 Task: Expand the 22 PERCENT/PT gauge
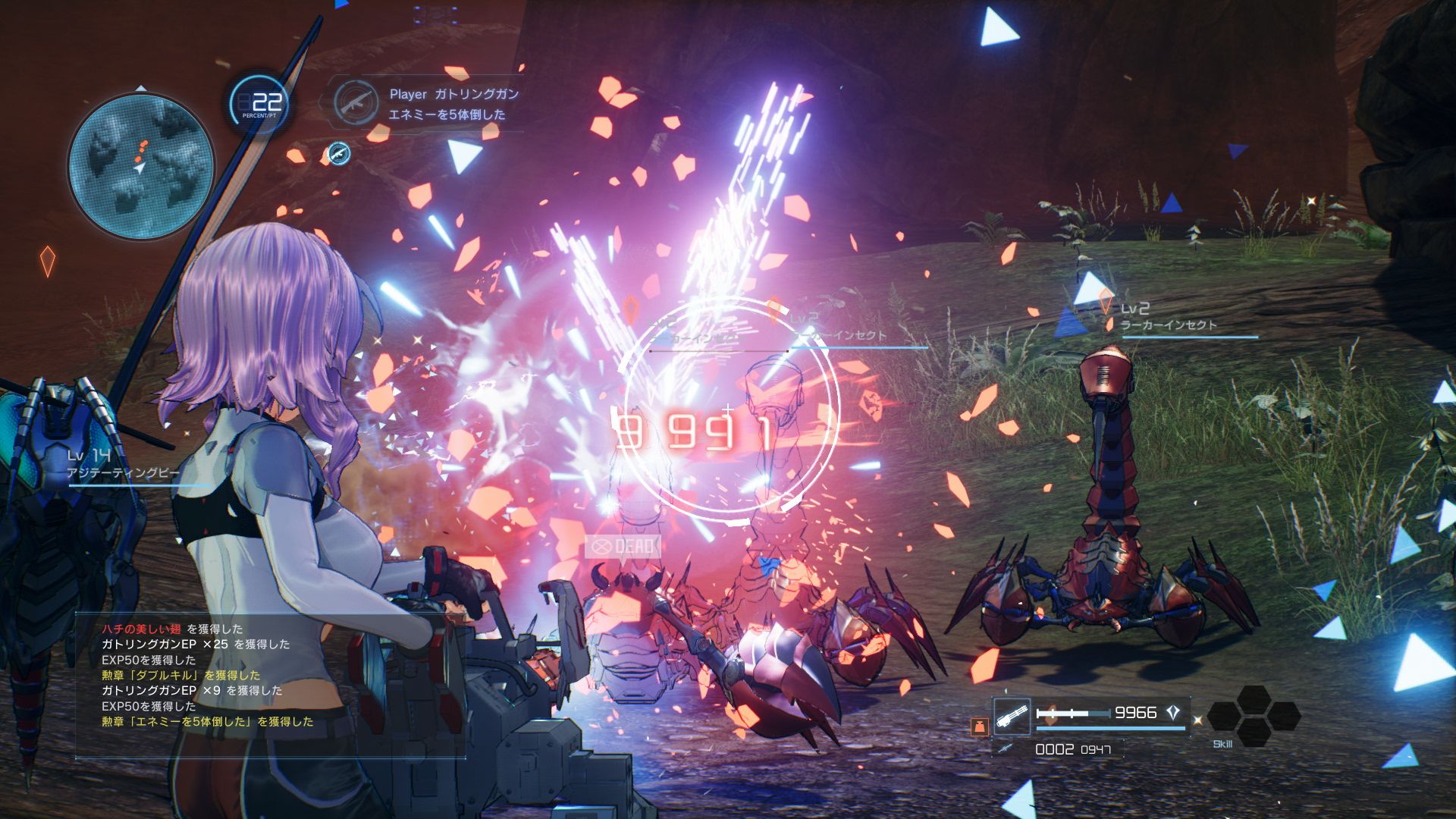[x=259, y=102]
